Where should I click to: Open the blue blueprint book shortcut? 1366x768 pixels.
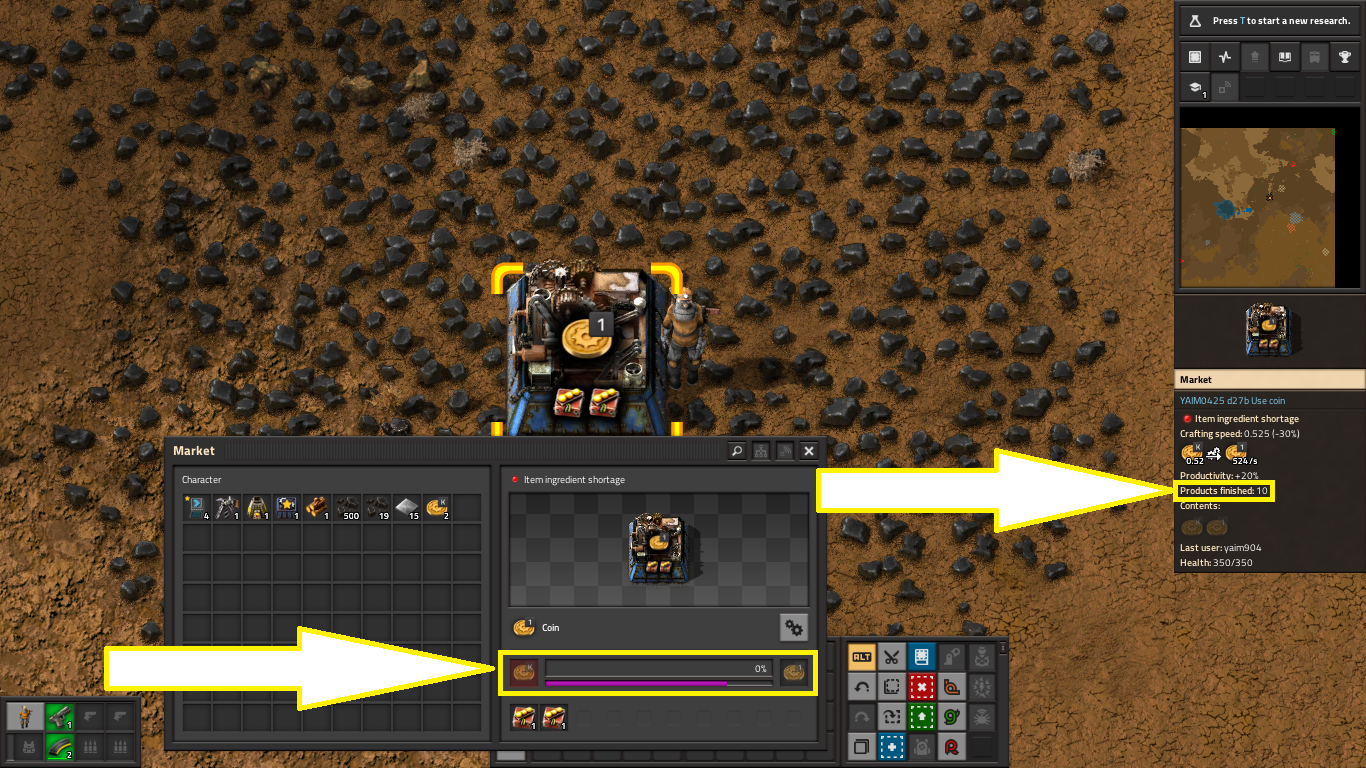tap(922, 657)
